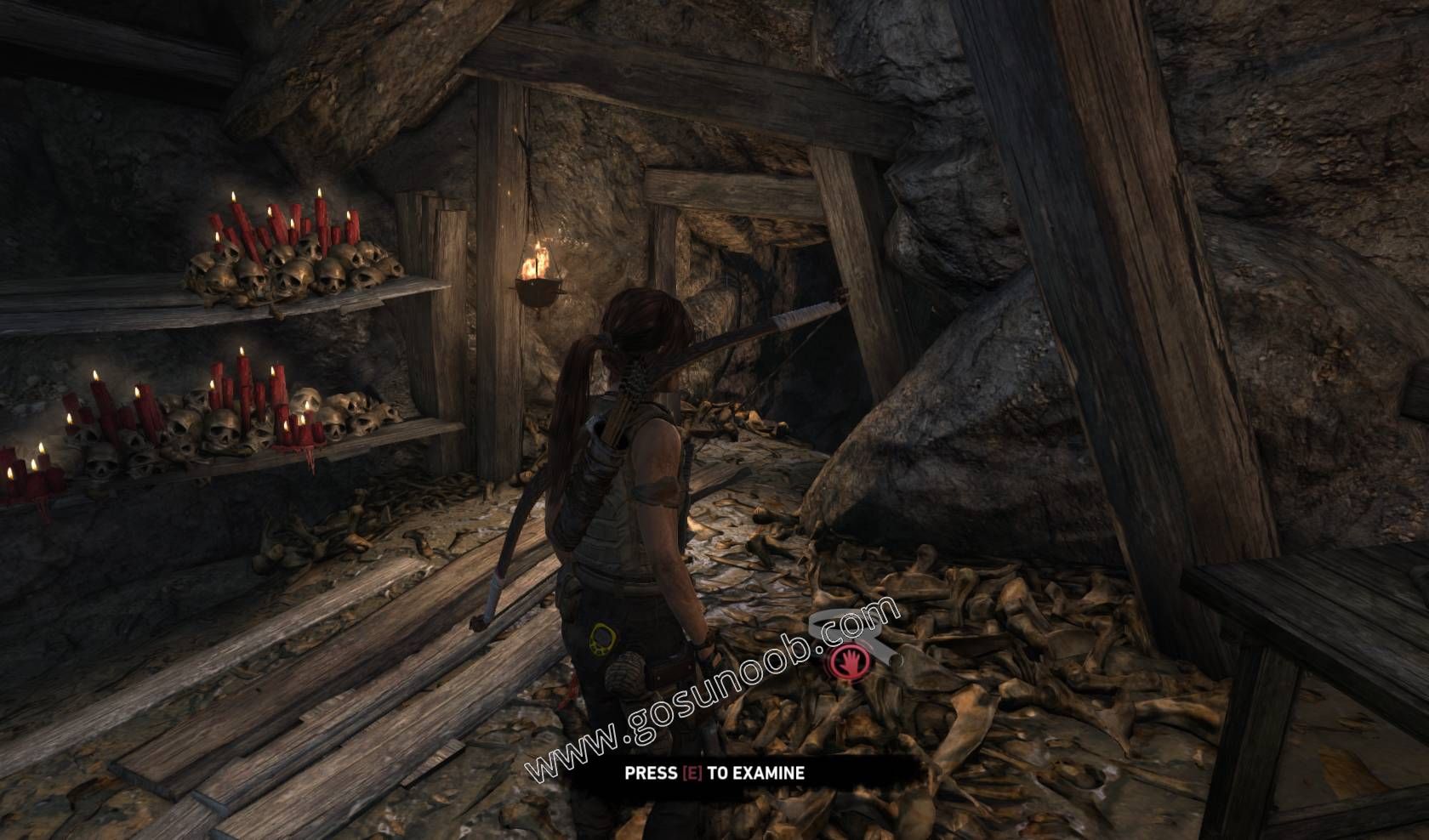Click the red hand interact marker
The height and width of the screenshot is (840, 1429).
pyautogui.click(x=848, y=662)
